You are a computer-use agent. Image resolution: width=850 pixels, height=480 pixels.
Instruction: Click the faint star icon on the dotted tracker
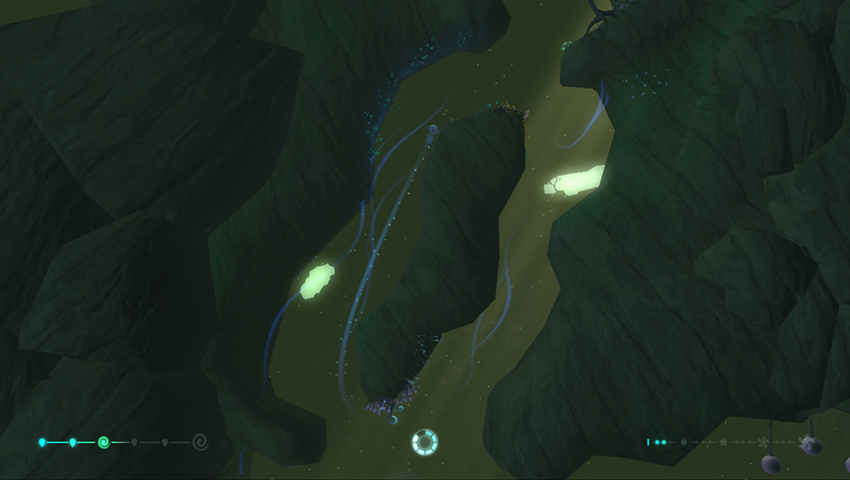(x=723, y=441)
